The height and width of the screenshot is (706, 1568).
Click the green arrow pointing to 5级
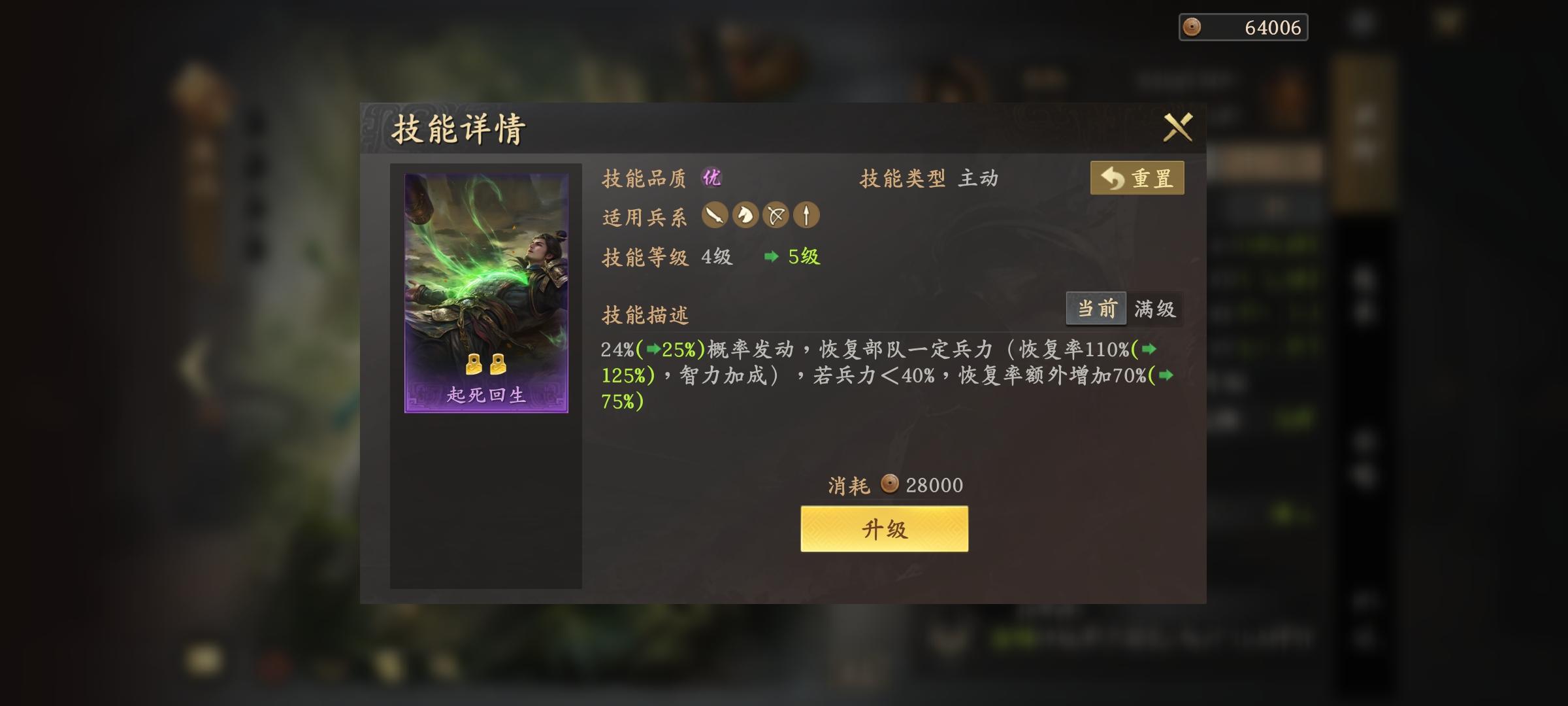771,258
